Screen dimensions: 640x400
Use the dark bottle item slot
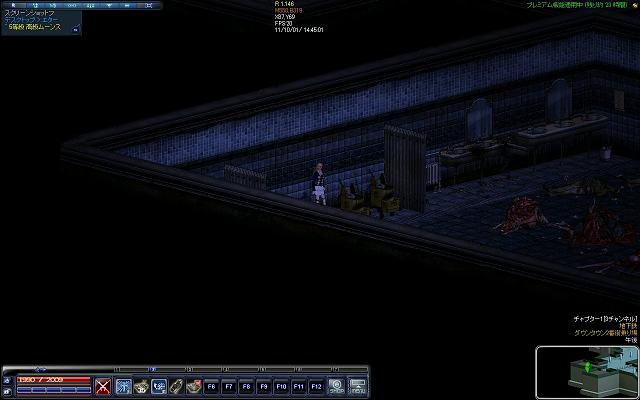[x=176, y=385]
